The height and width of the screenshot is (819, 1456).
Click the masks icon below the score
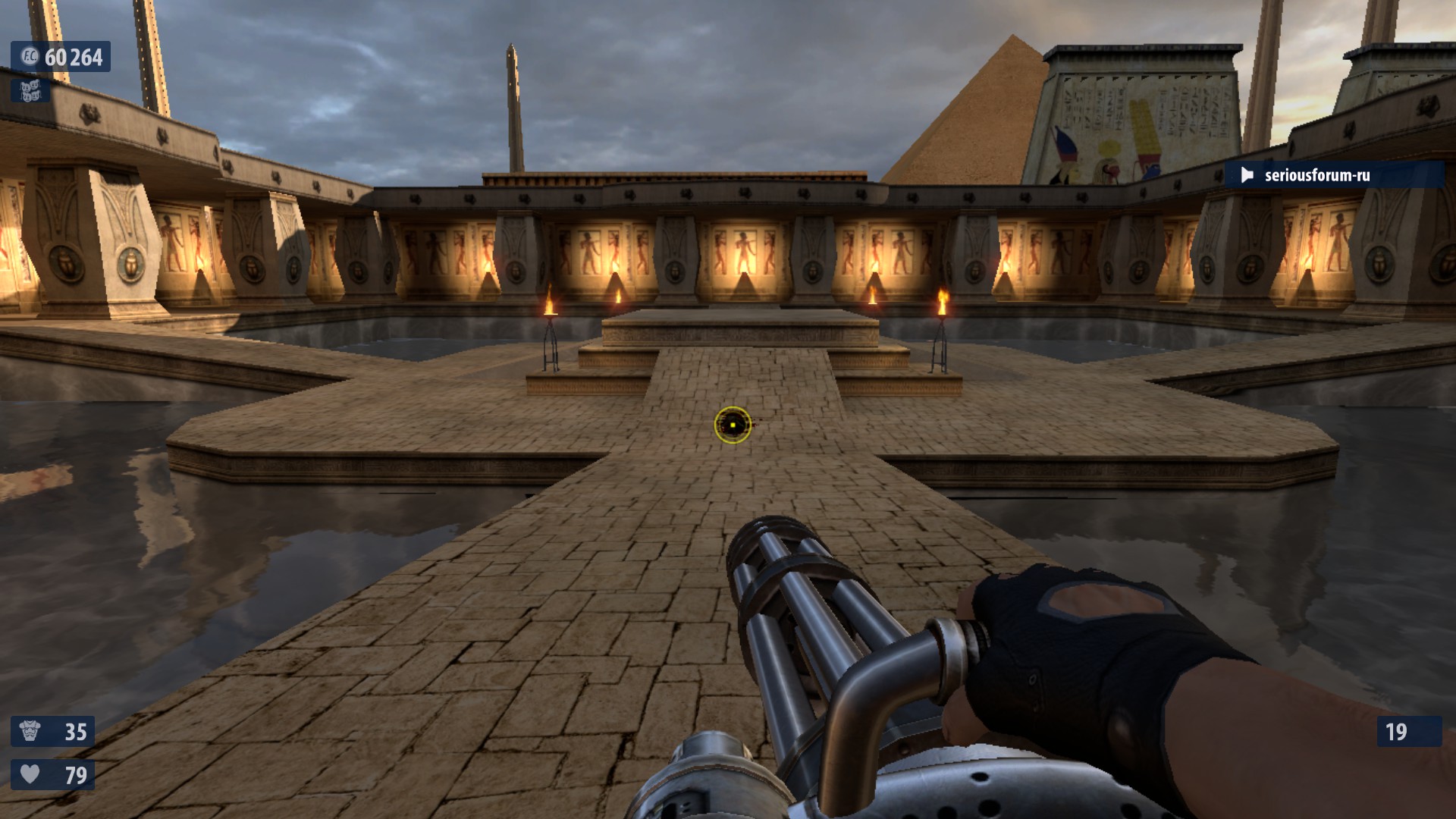tap(30, 91)
